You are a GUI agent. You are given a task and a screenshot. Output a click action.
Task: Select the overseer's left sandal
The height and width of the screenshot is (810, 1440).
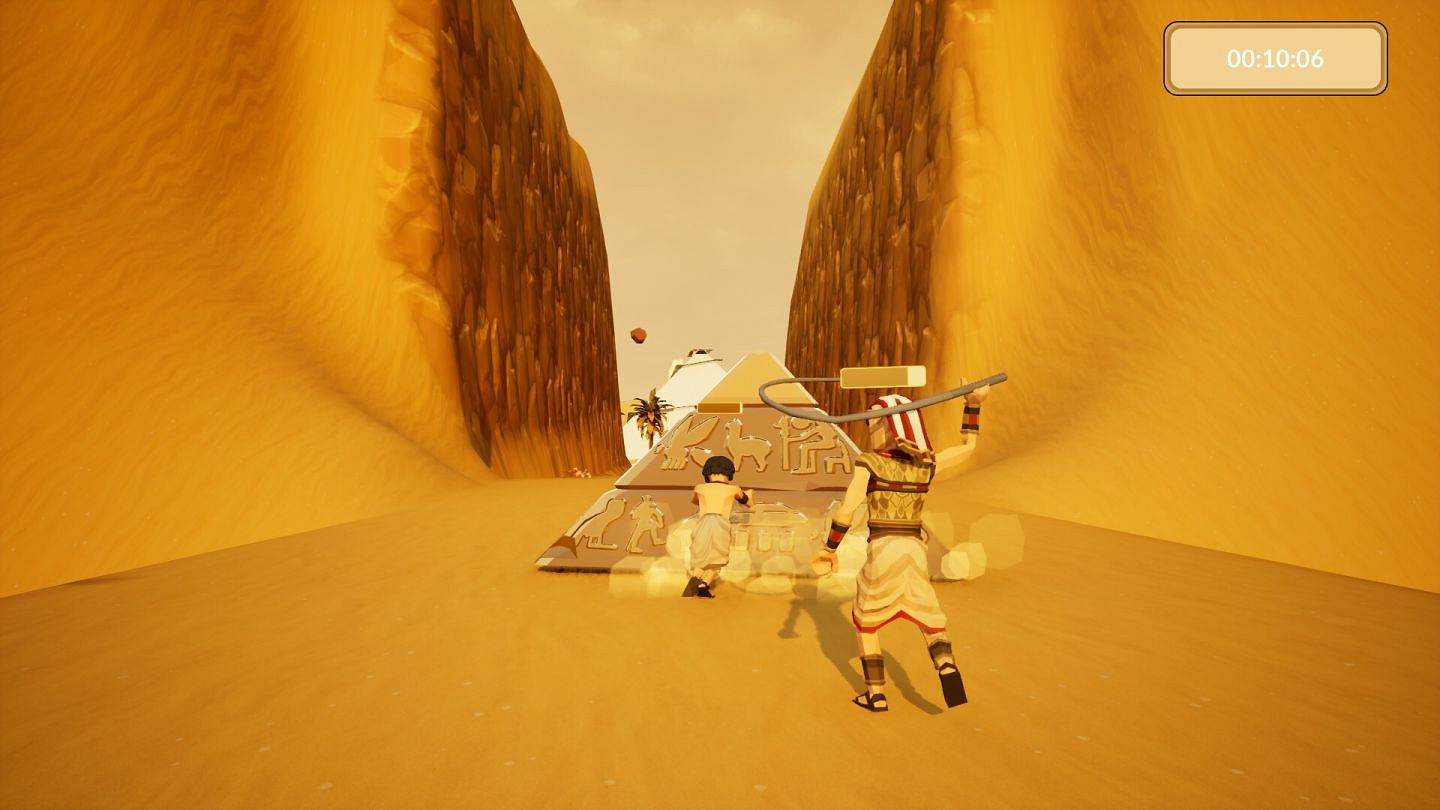tap(869, 700)
